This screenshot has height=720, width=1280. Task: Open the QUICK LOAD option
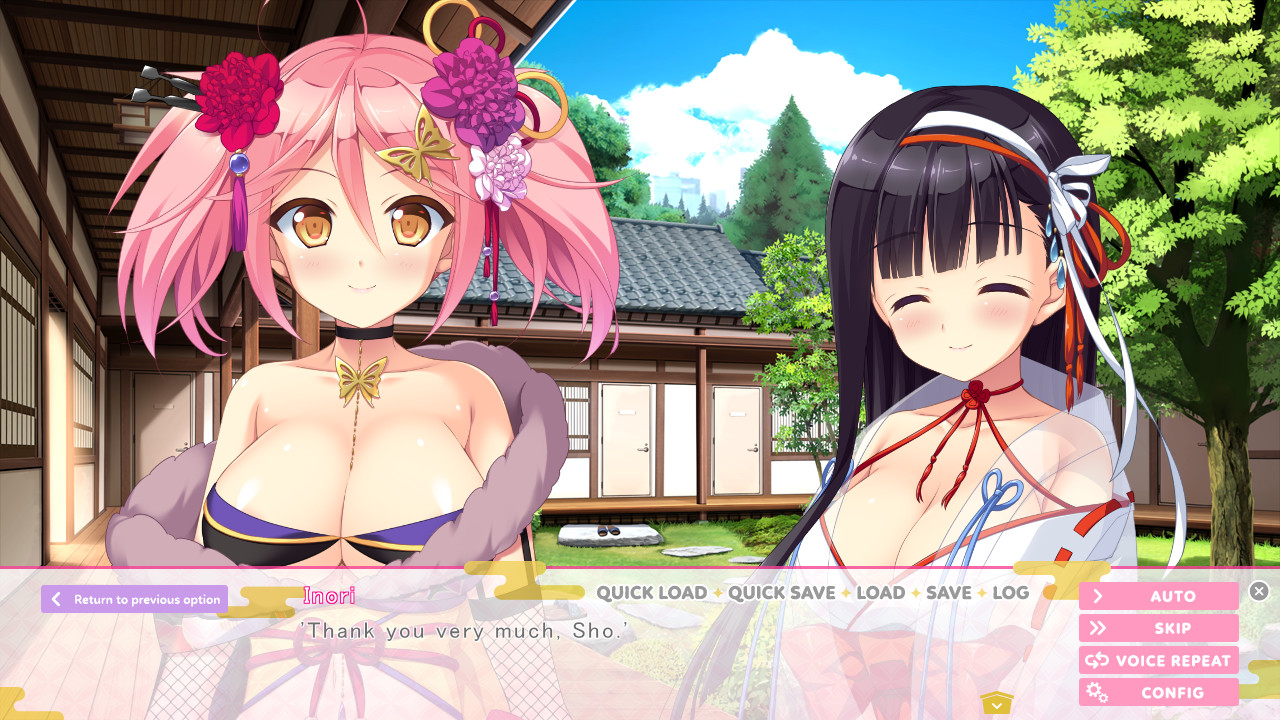(x=651, y=592)
